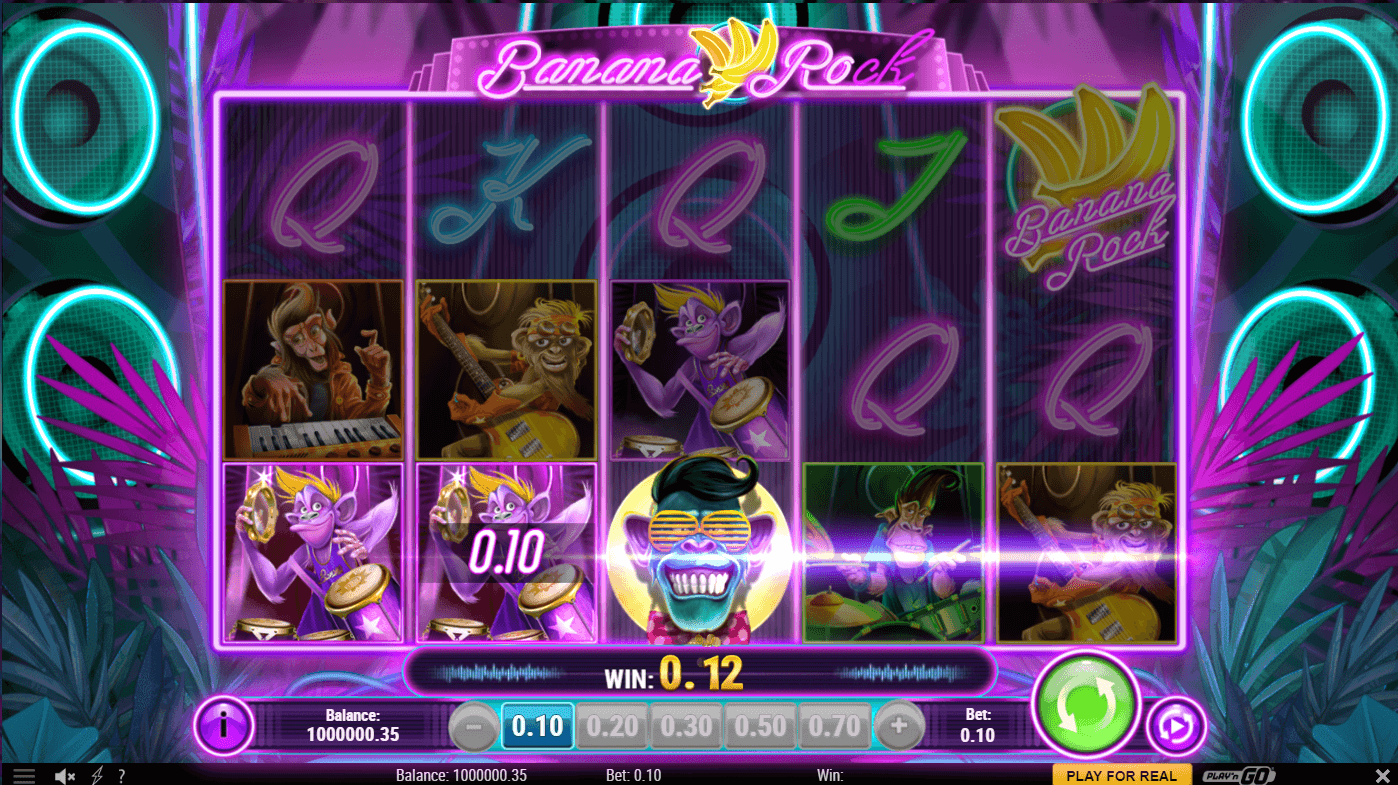Open the purple info paytable button
This screenshot has height=785, width=1398.
[222, 725]
